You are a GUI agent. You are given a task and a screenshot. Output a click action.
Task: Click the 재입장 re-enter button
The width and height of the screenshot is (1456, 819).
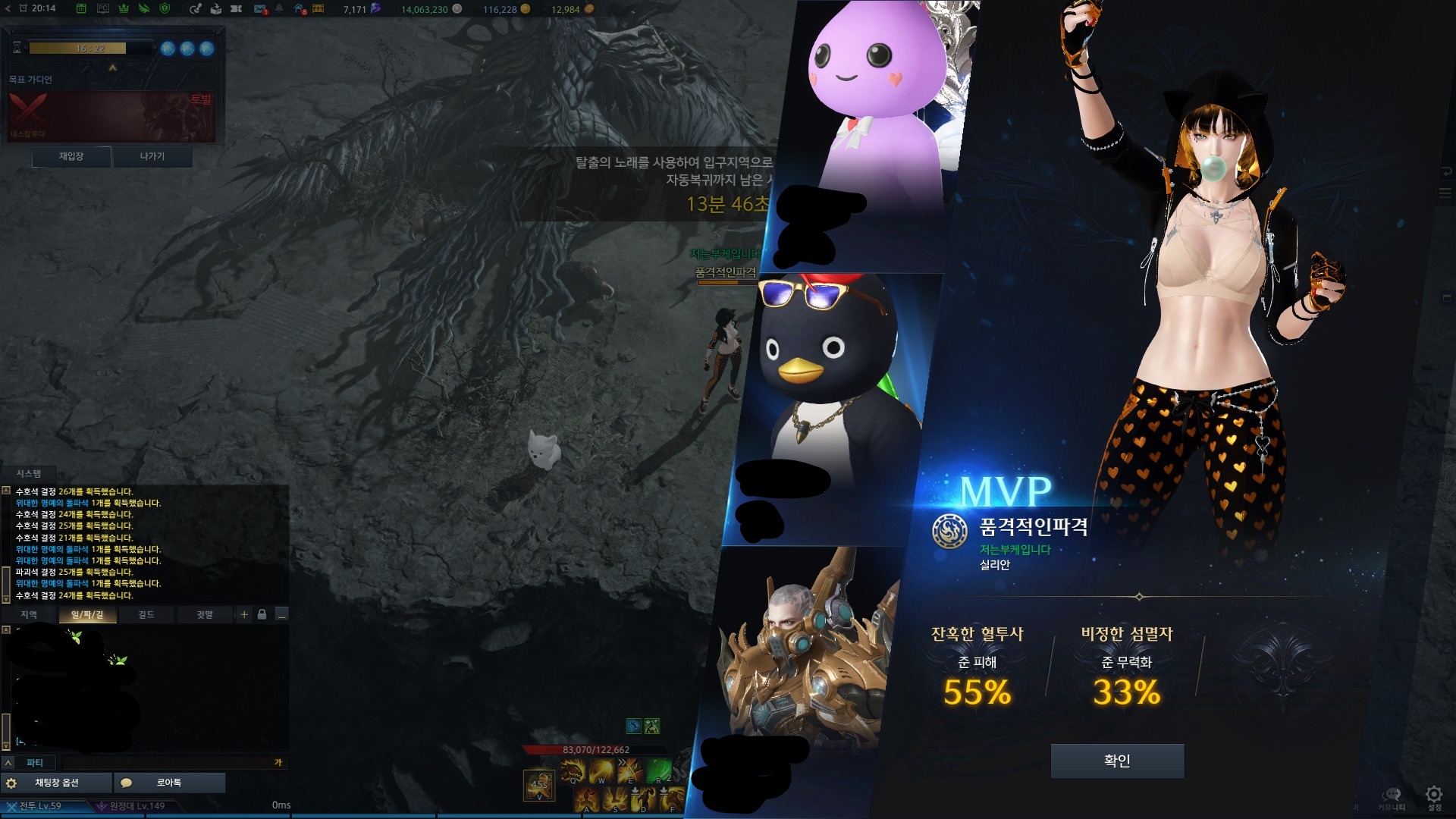pyautogui.click(x=71, y=156)
